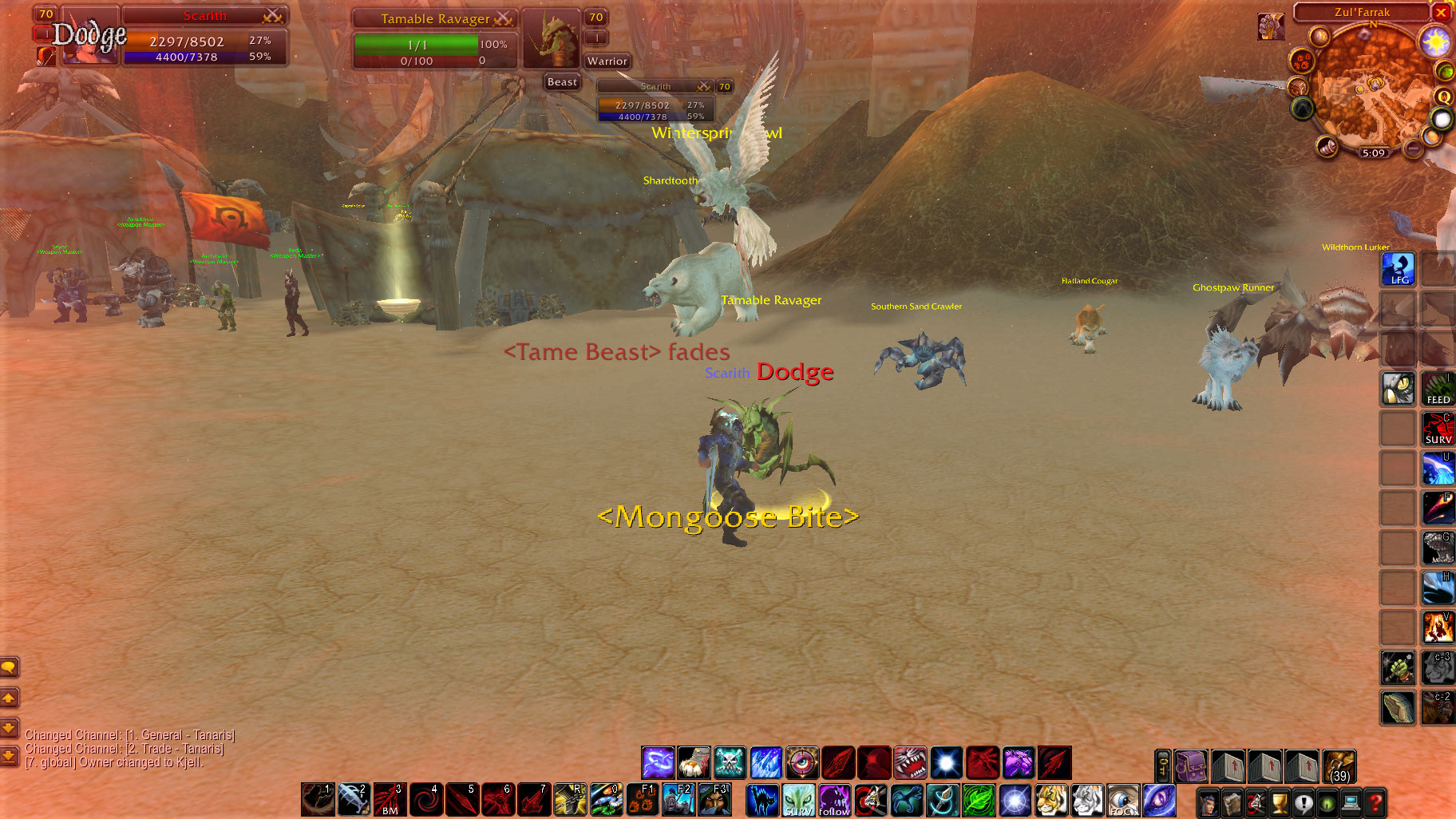The height and width of the screenshot is (819, 1456).
Task: Toggle pet follow on the pet bar
Action: click(x=835, y=800)
